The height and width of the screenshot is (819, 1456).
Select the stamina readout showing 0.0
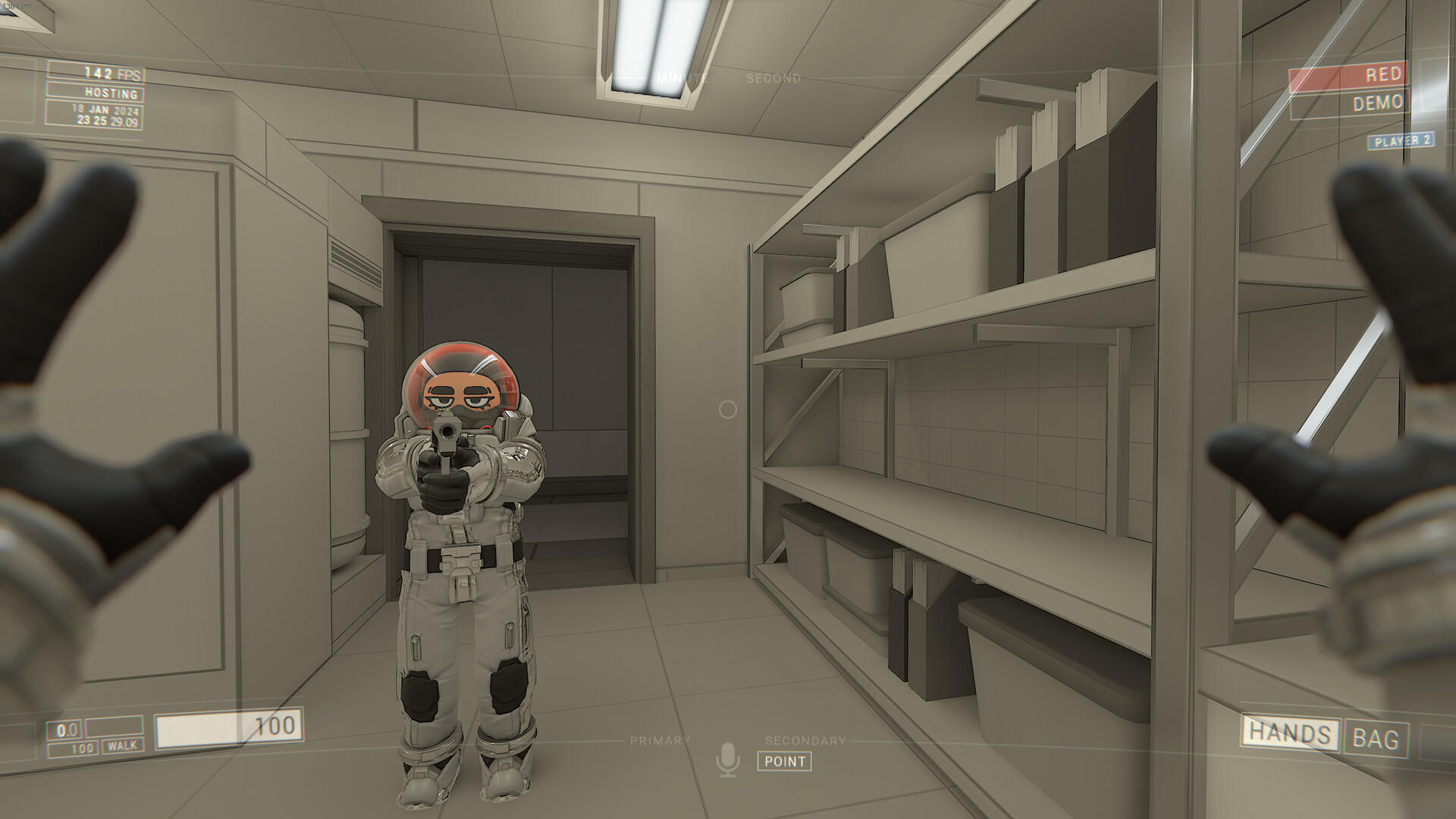tap(66, 731)
